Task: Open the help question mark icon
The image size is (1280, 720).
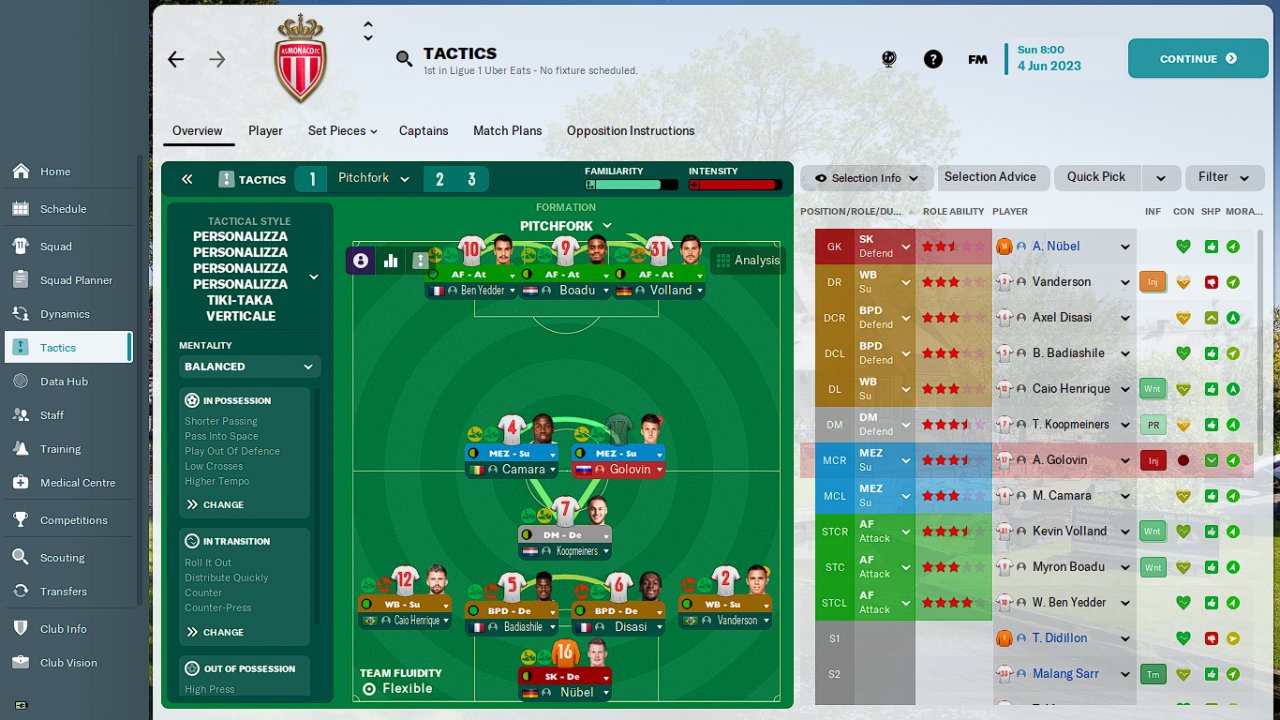Action: (x=933, y=59)
